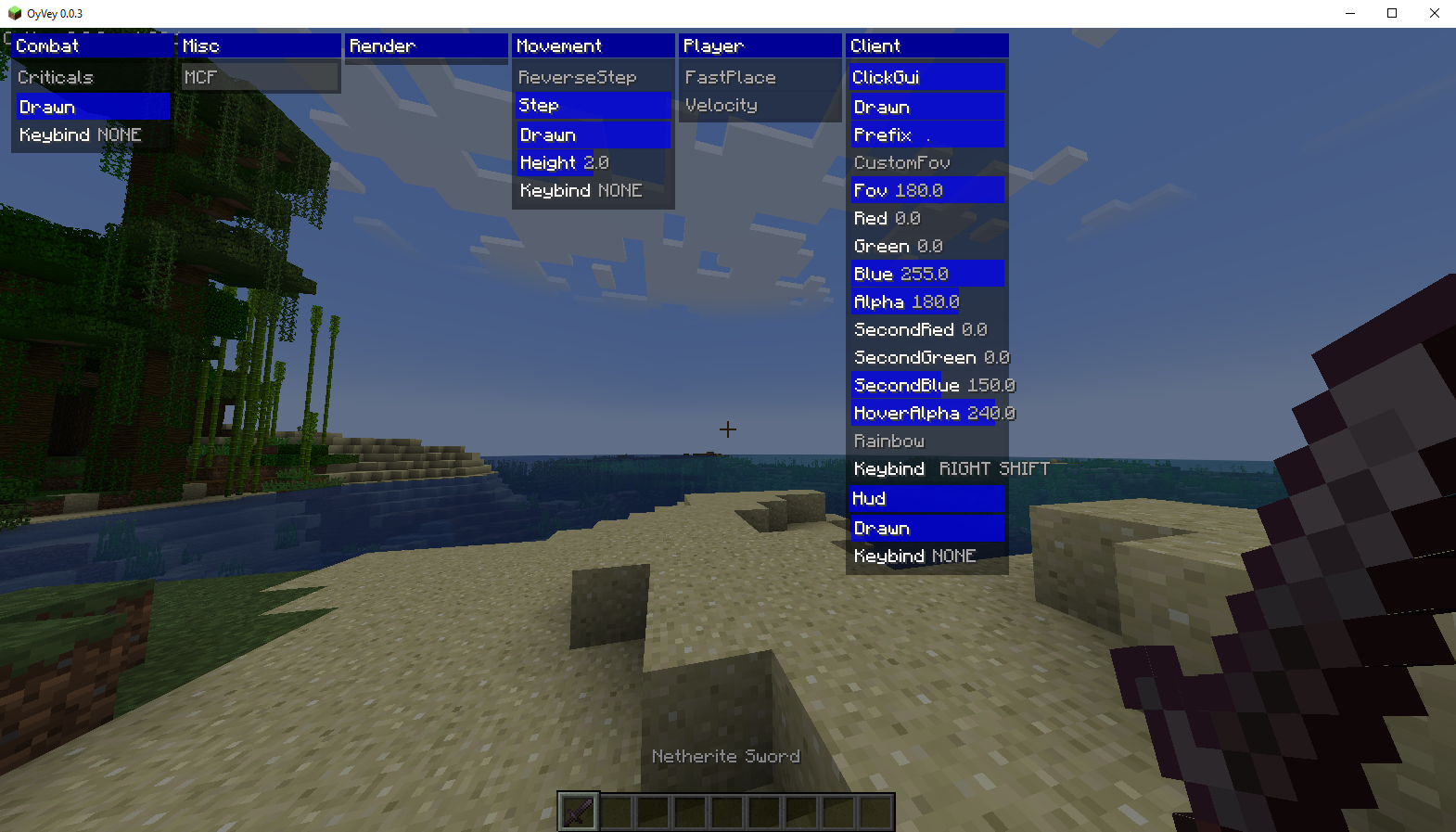Enable the Criticals module
The image size is (1456, 832).
[x=56, y=77]
